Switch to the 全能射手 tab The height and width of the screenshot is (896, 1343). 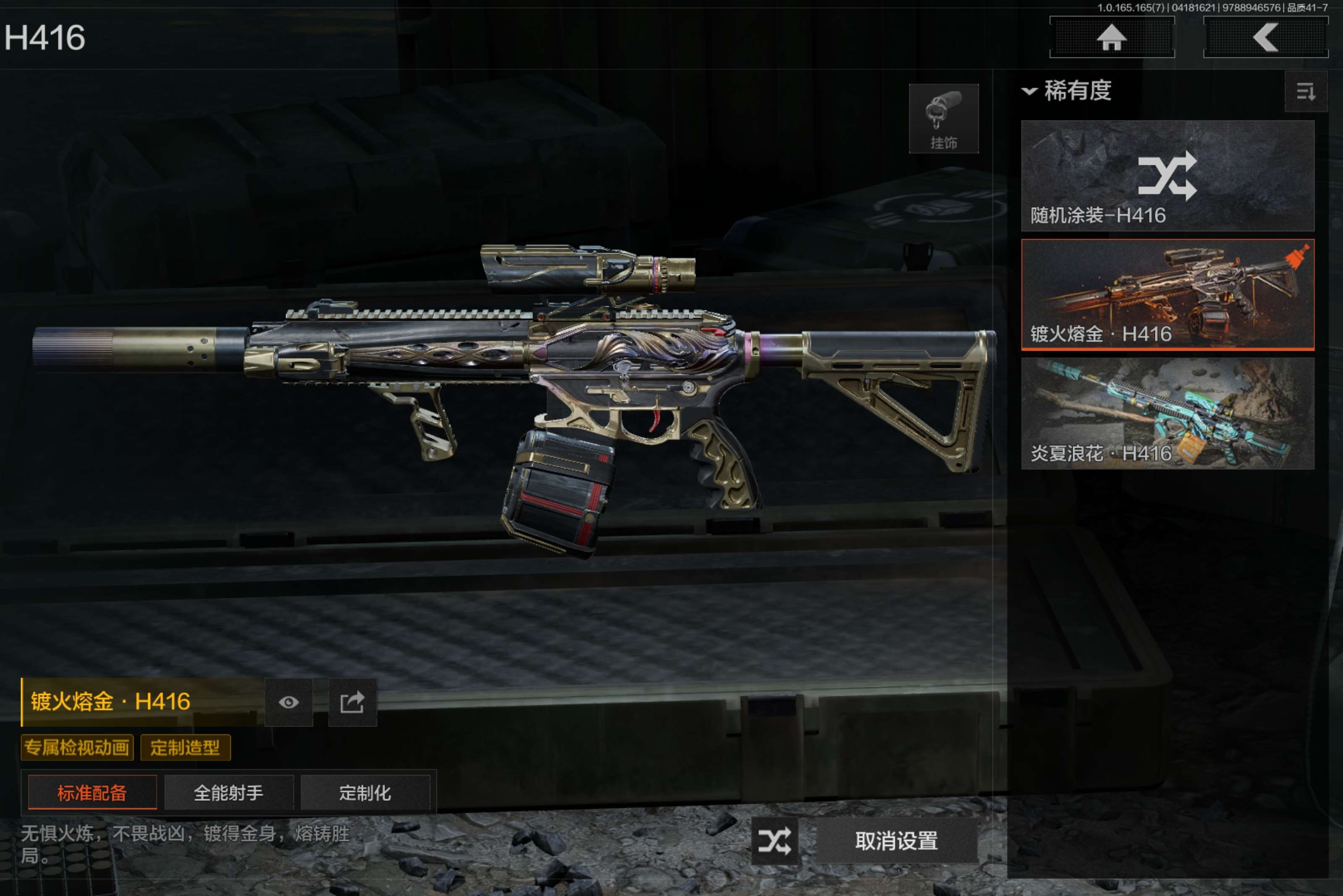(229, 792)
